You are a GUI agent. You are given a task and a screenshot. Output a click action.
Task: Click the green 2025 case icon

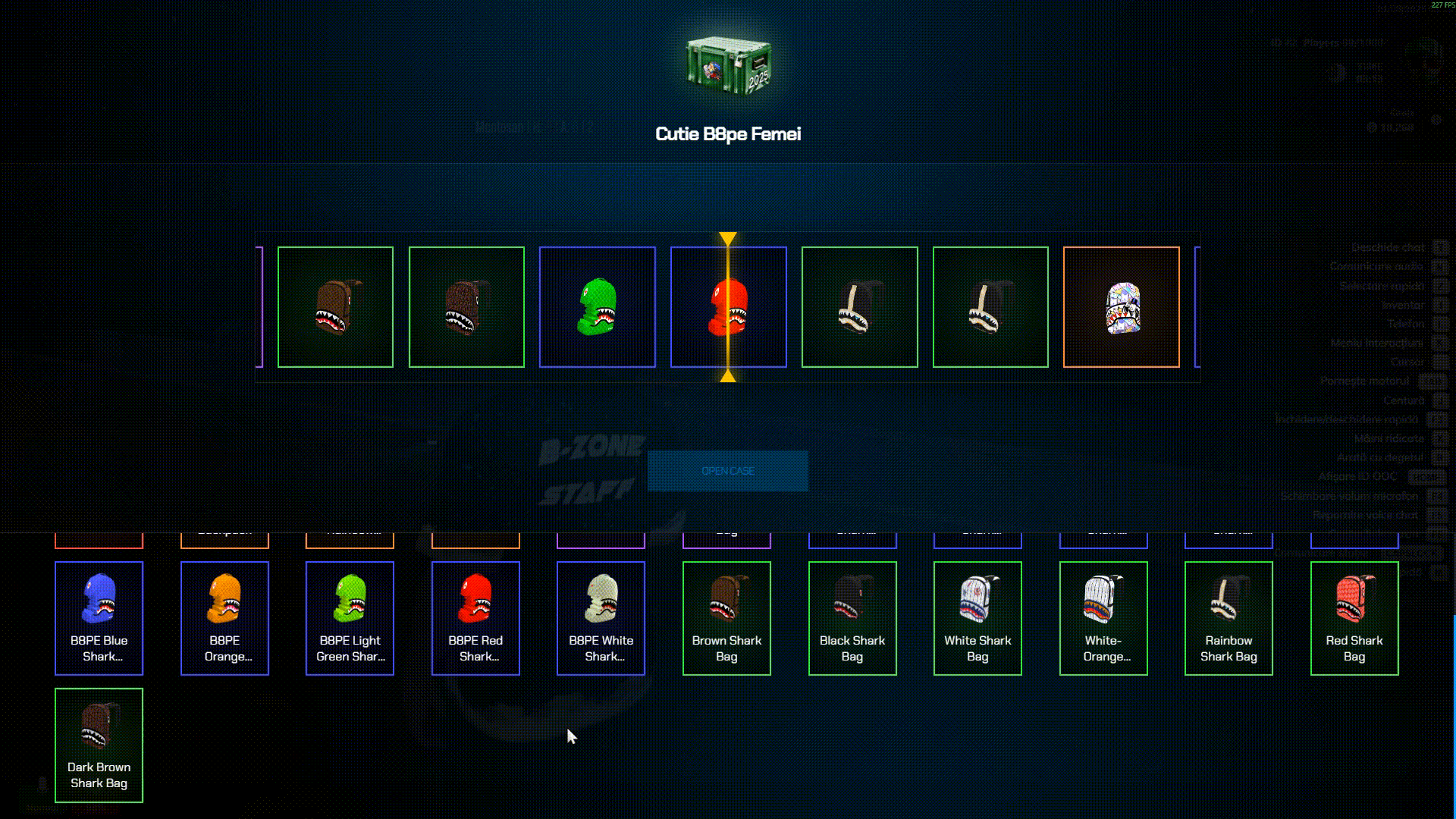click(x=728, y=66)
